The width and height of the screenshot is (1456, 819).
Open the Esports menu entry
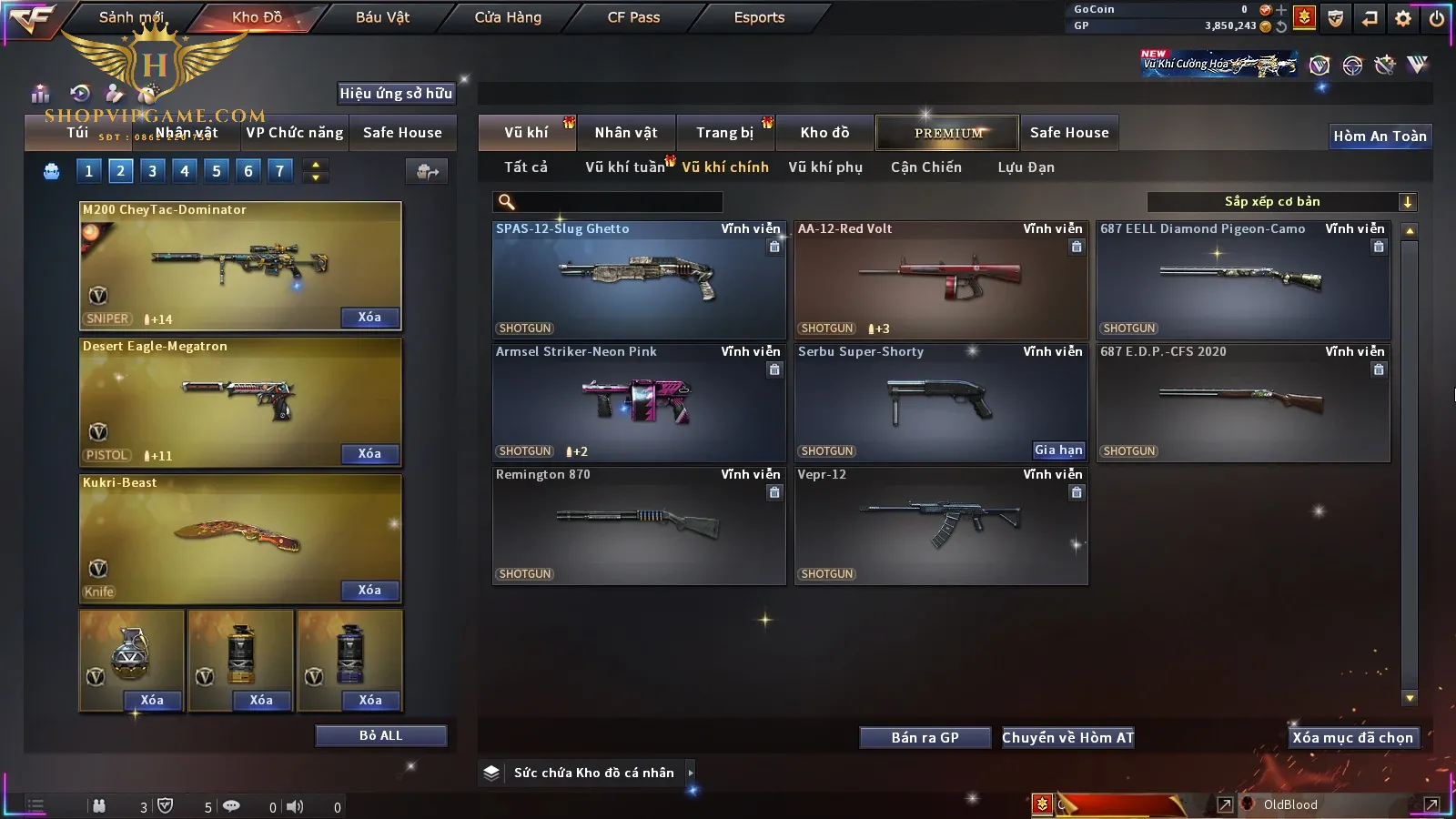[x=759, y=17]
